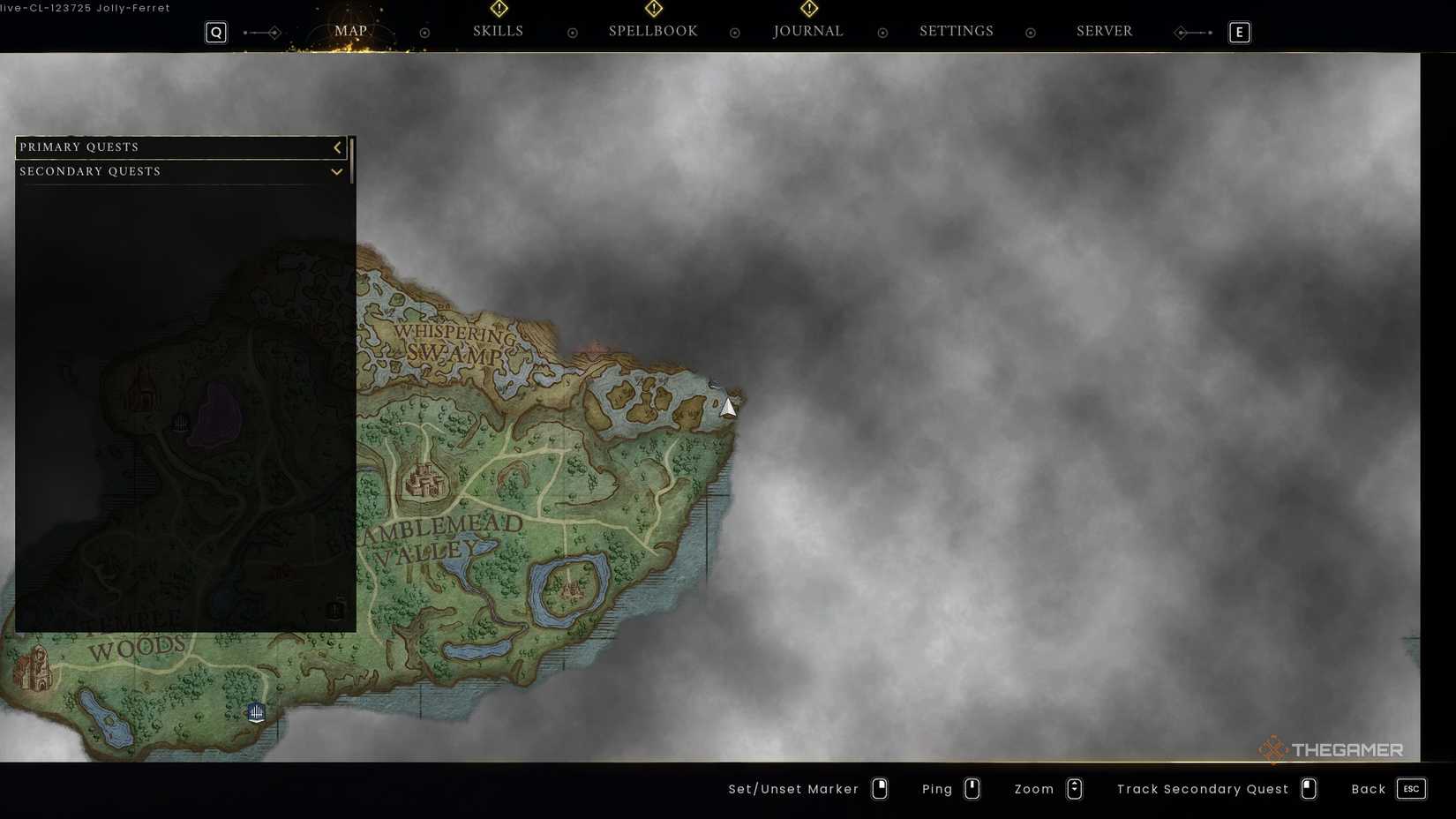Expand the Secondary Quests section

pyautogui.click(x=336, y=171)
